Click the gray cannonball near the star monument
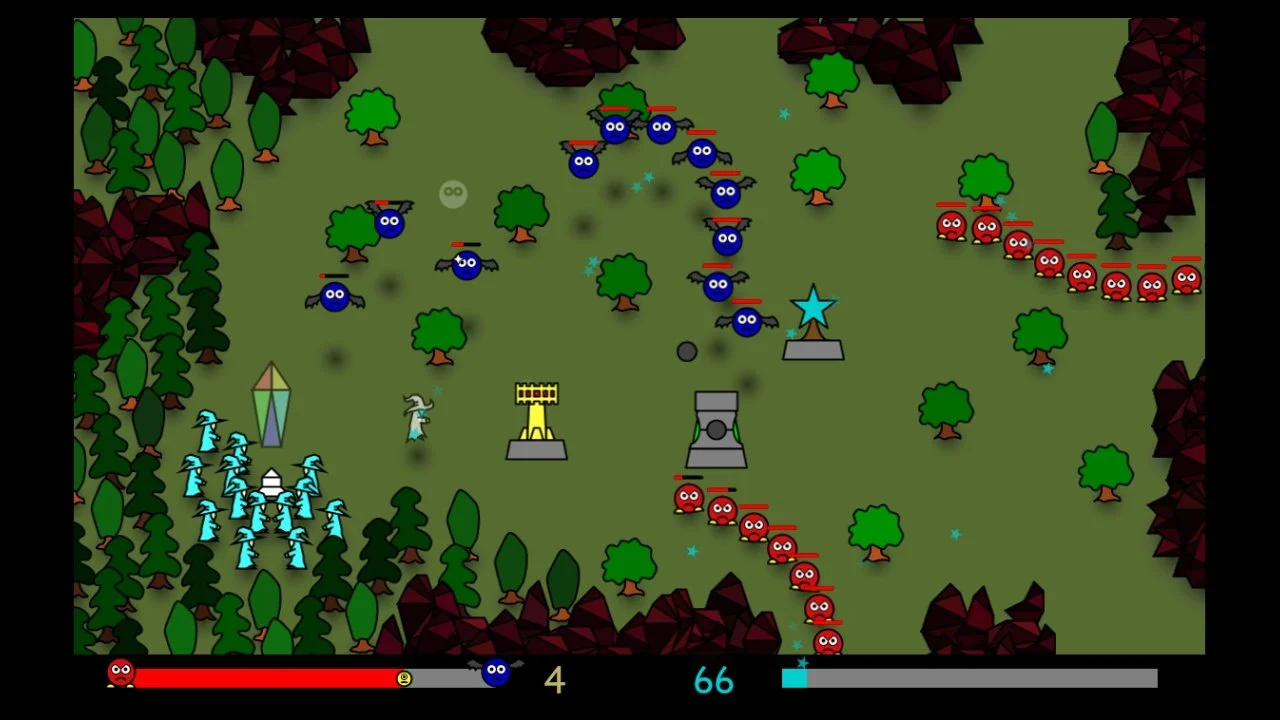Screen dimensions: 1280x720 point(687,350)
